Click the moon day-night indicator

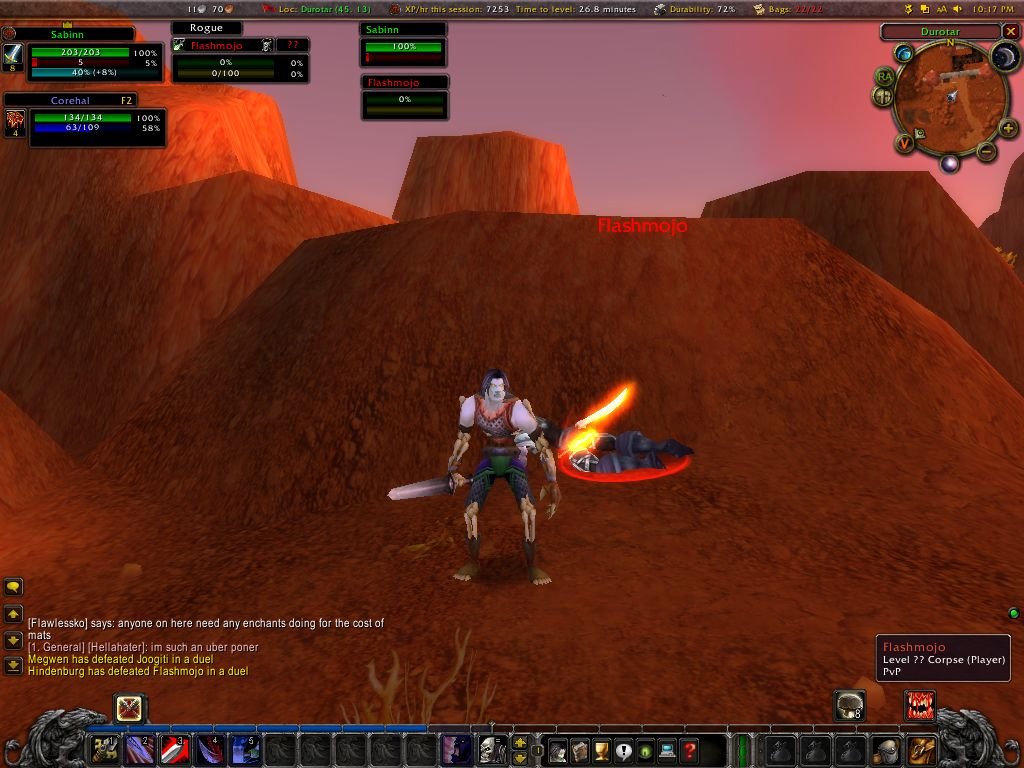point(1004,56)
